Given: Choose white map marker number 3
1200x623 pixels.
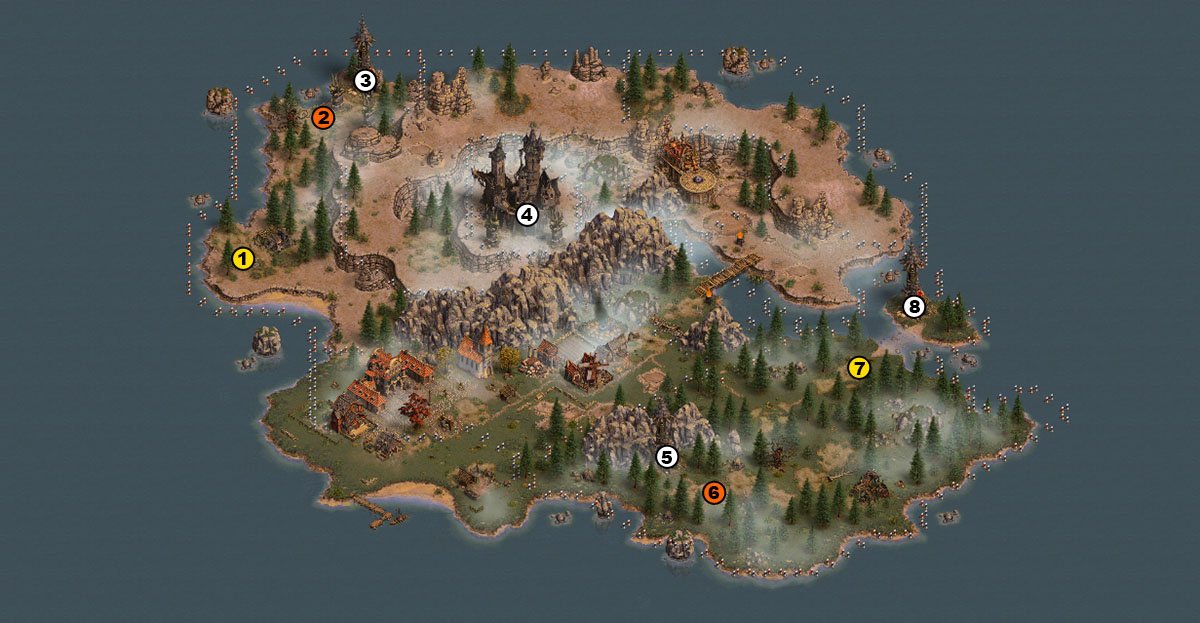Looking at the screenshot, I should (x=365, y=80).
